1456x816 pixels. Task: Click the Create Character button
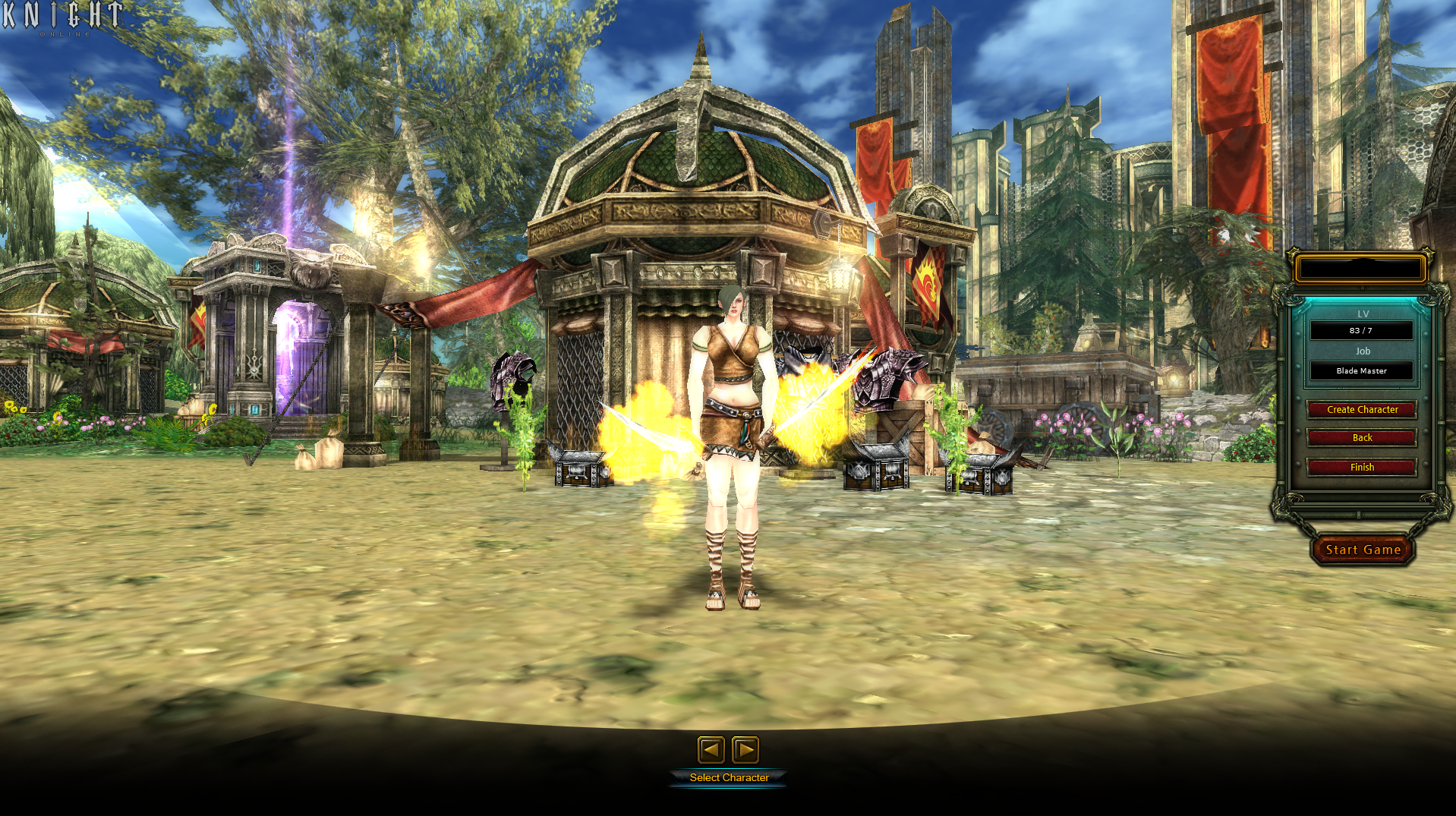[x=1362, y=410]
